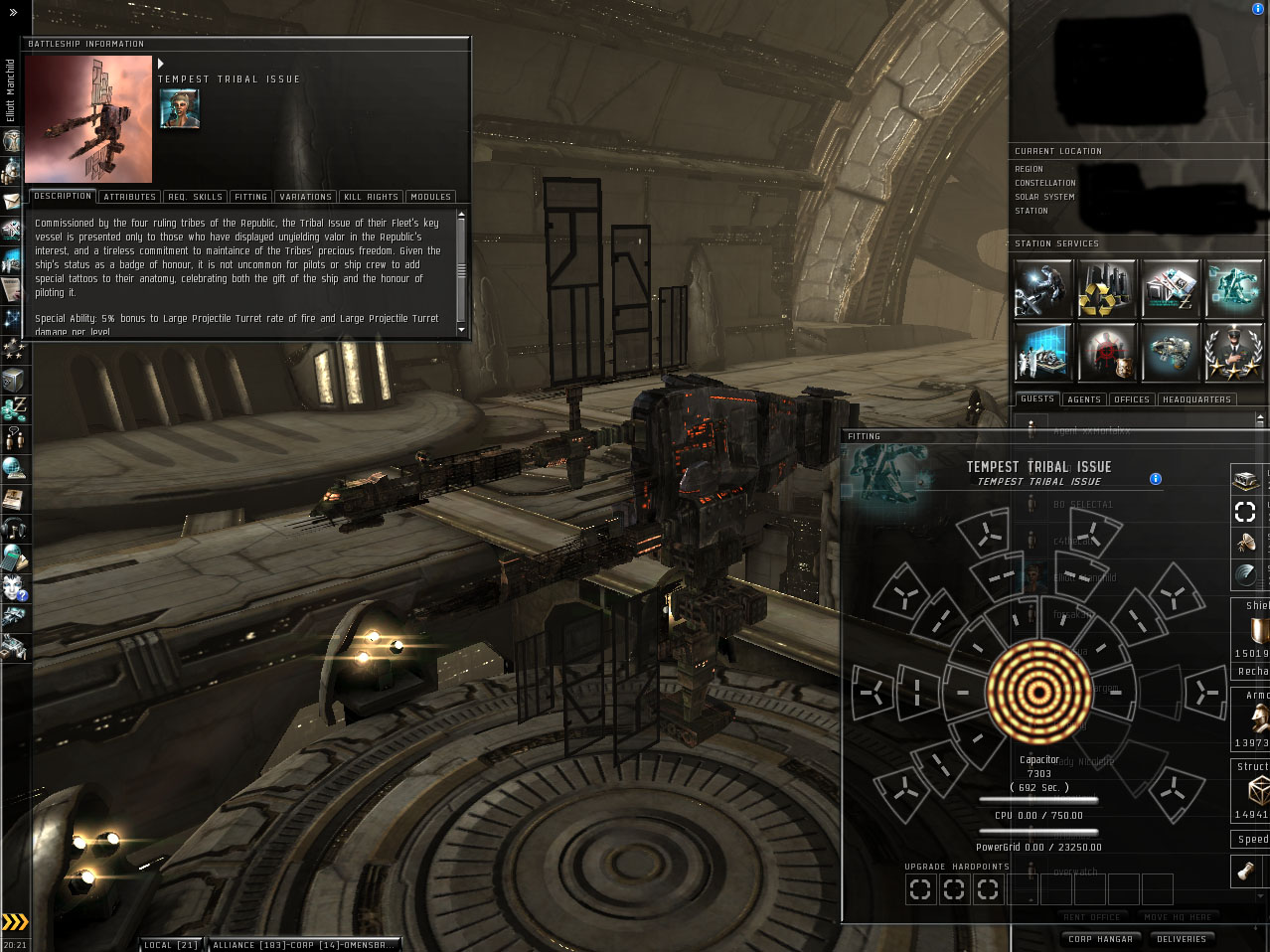Switch to the Agents tab
The height and width of the screenshot is (952, 1270).
[1084, 399]
